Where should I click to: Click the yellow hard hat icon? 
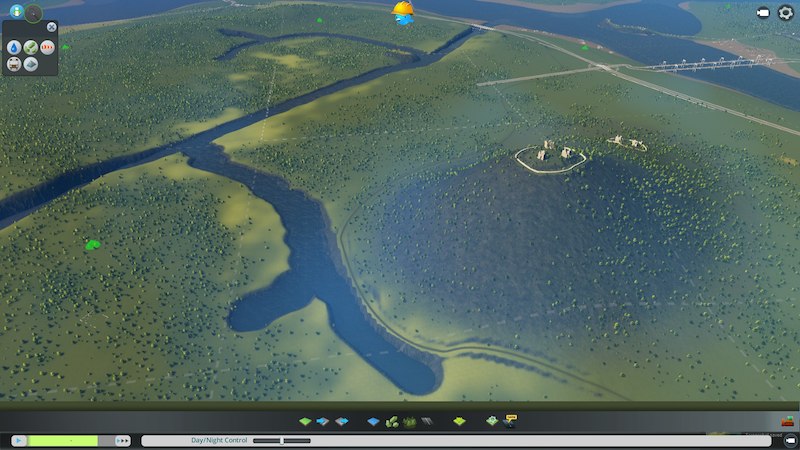tap(403, 12)
